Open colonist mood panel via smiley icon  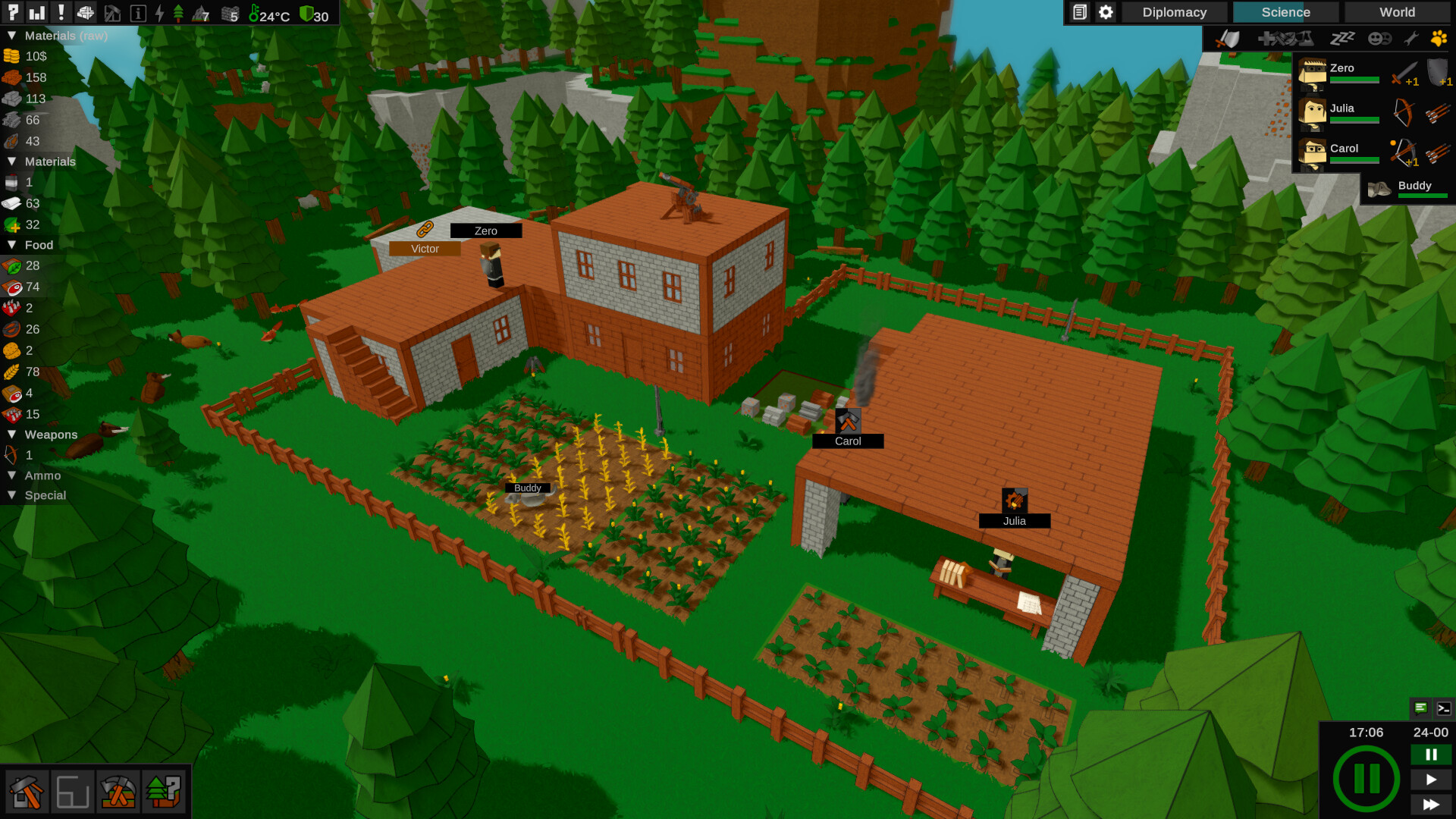[1379, 38]
